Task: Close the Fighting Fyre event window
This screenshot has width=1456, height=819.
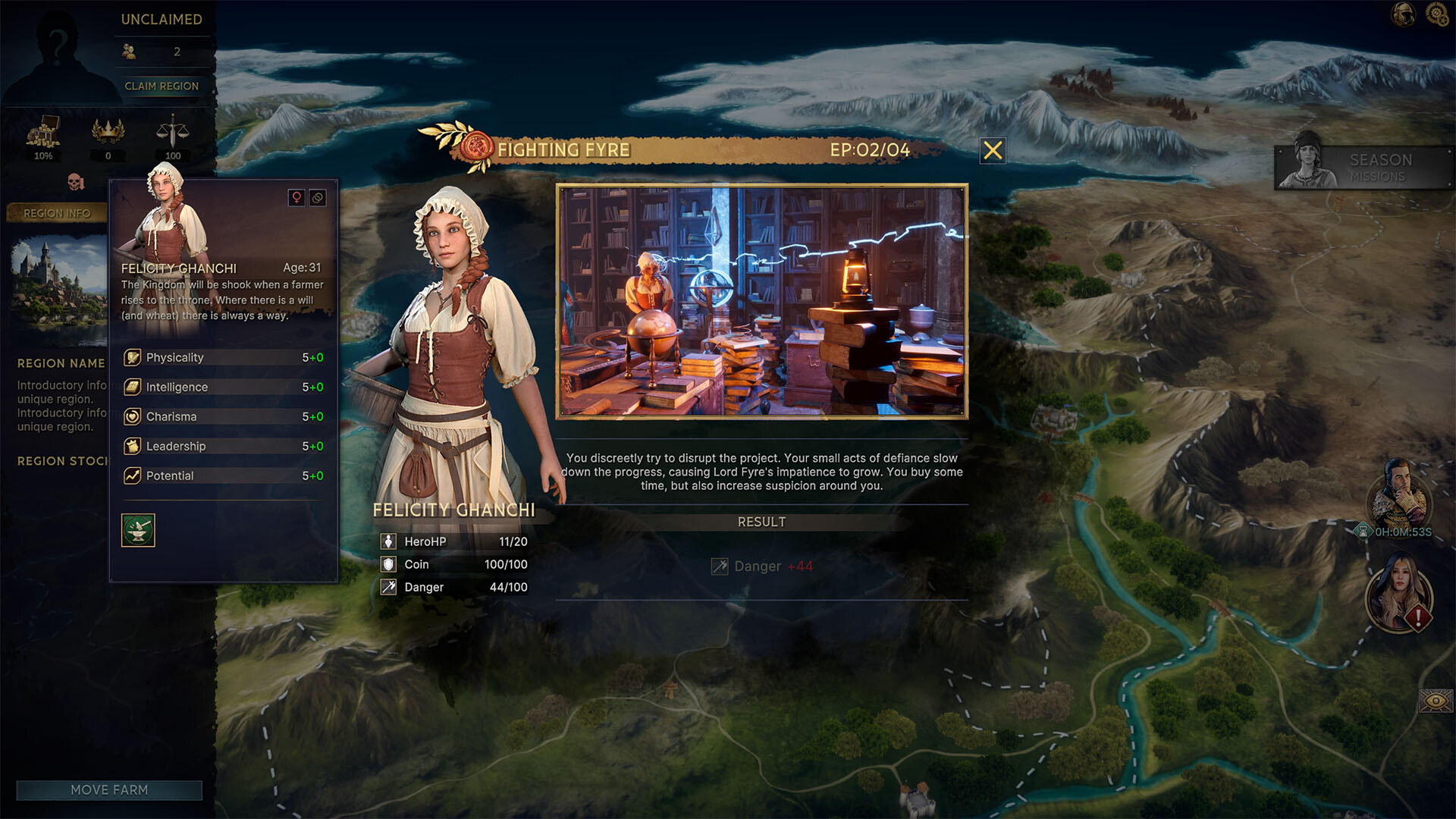Action: (x=993, y=151)
